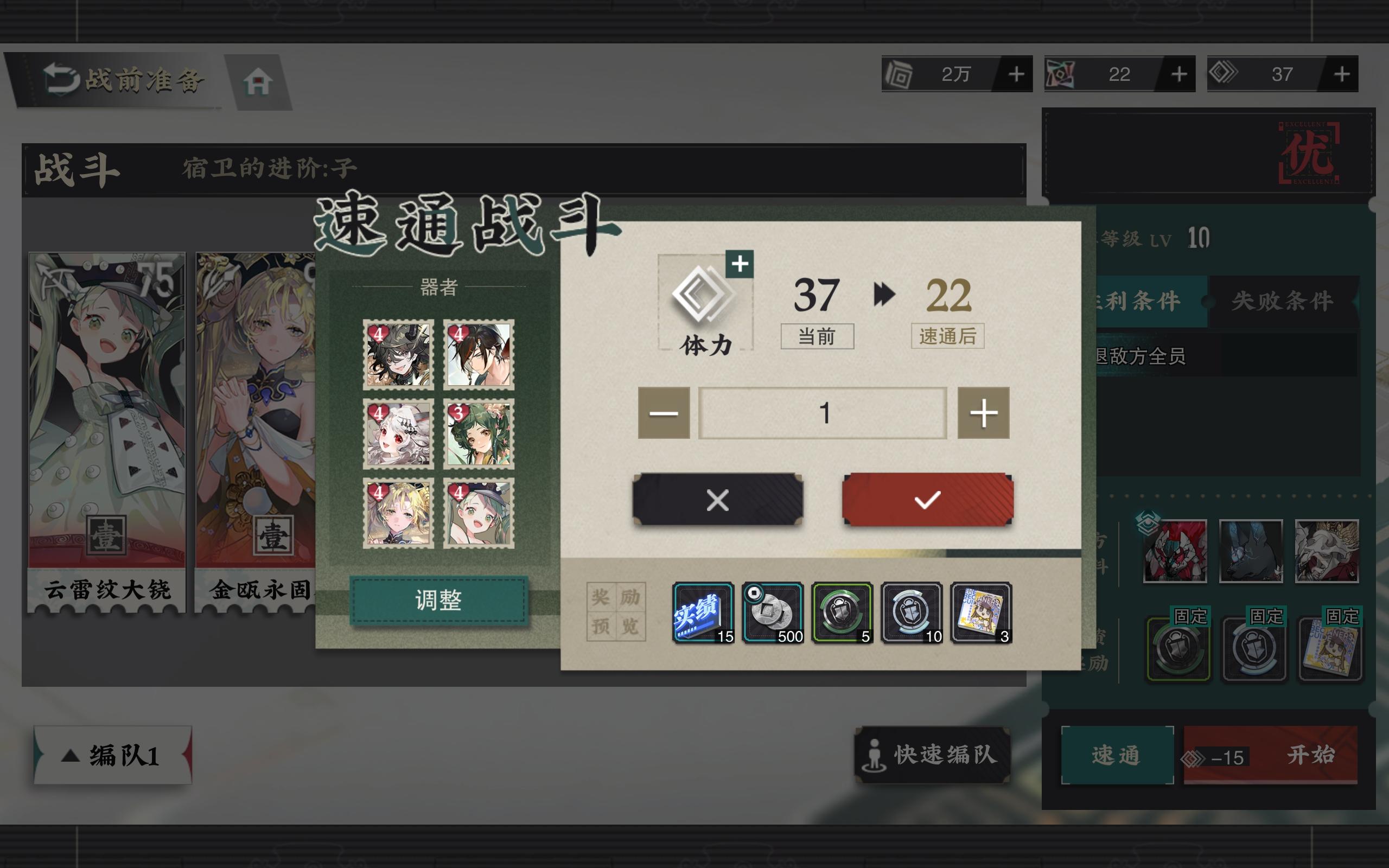Image resolution: width=1389 pixels, height=868 pixels.
Task: Click the x5 shield reward icon in 奖励预览
Action: click(x=842, y=614)
